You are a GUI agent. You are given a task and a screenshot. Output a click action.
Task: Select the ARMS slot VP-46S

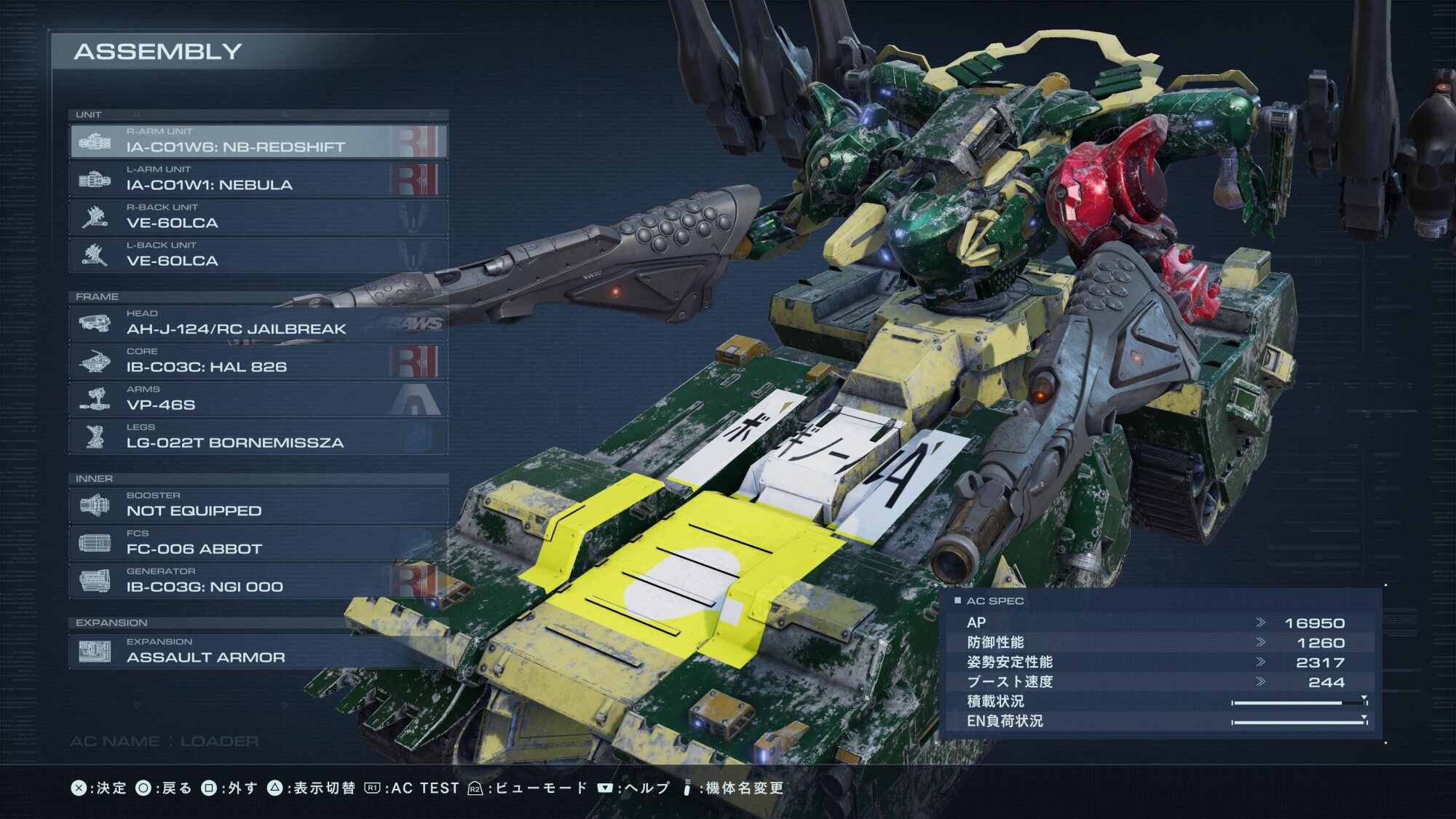258,399
